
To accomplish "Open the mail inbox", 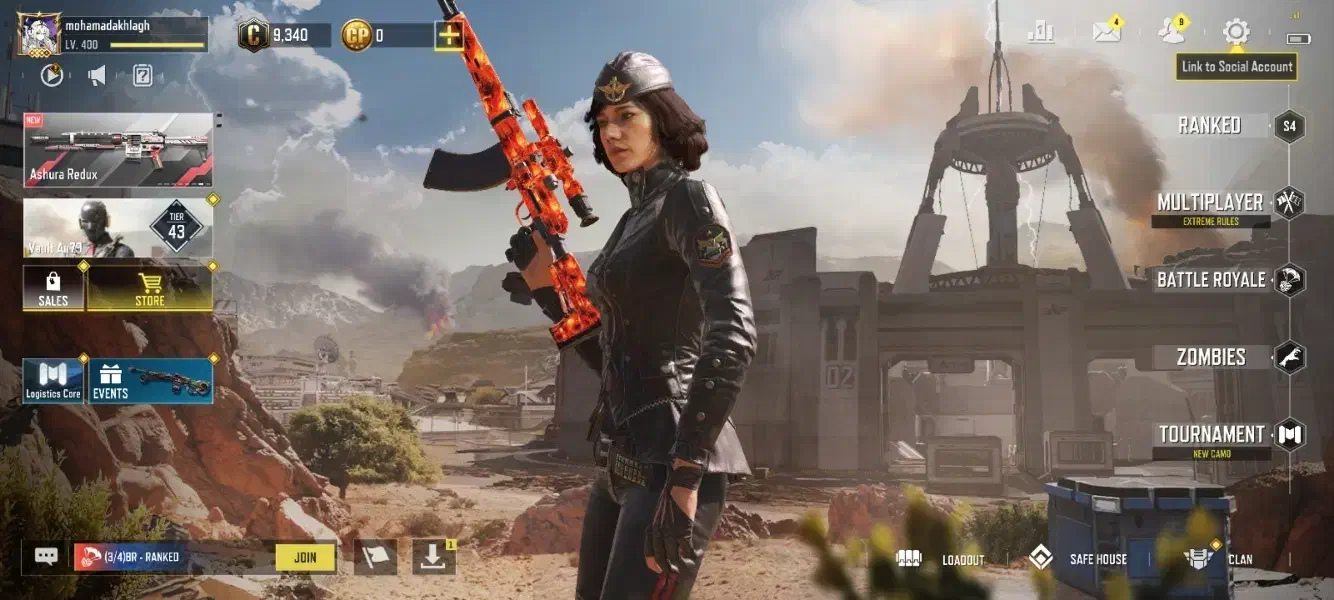I will tap(1106, 32).
